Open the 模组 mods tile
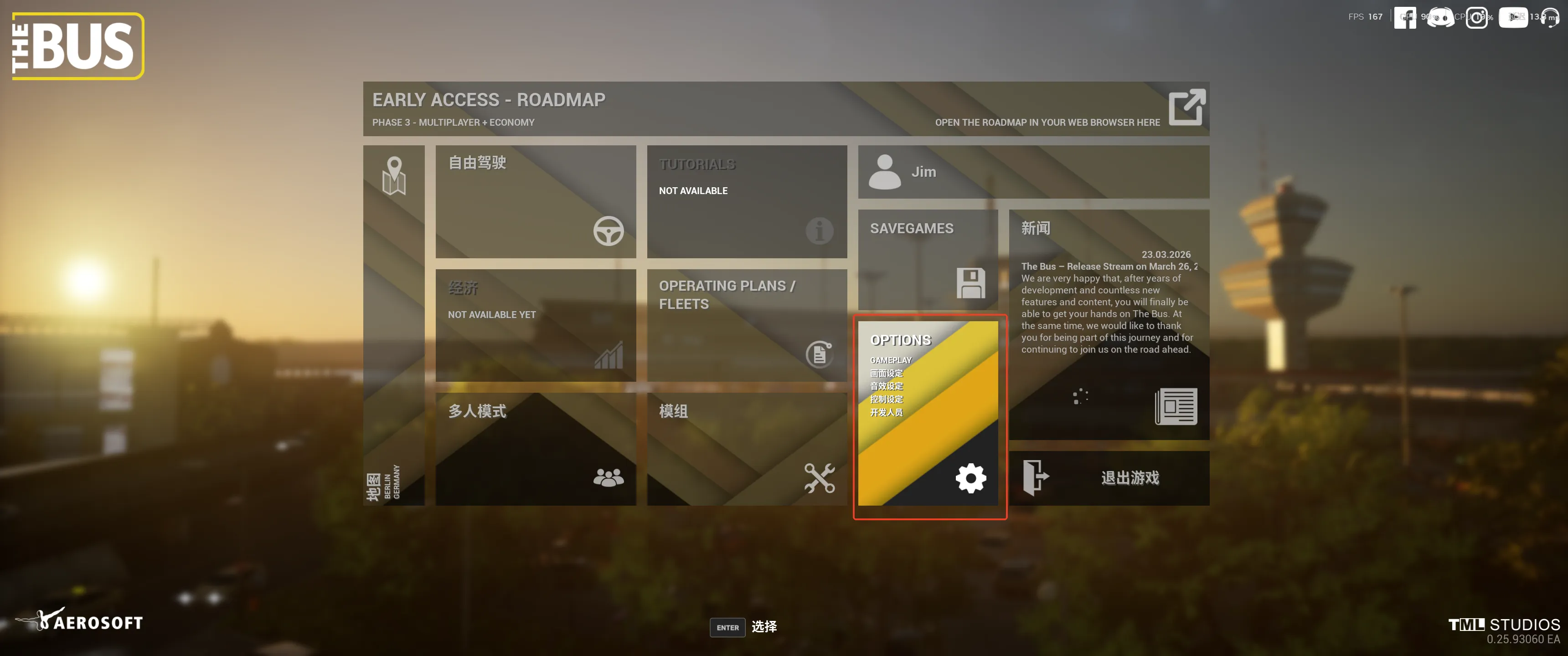The image size is (1568, 656). [x=746, y=448]
